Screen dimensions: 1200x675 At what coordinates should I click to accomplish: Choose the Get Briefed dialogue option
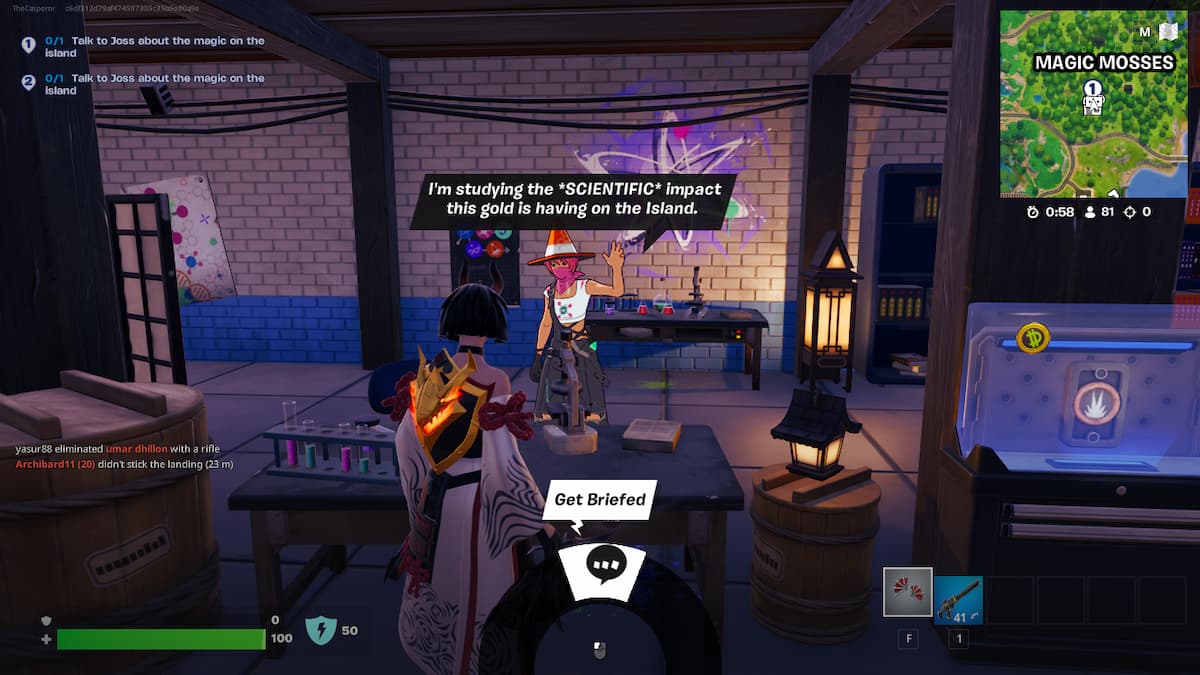coord(599,499)
